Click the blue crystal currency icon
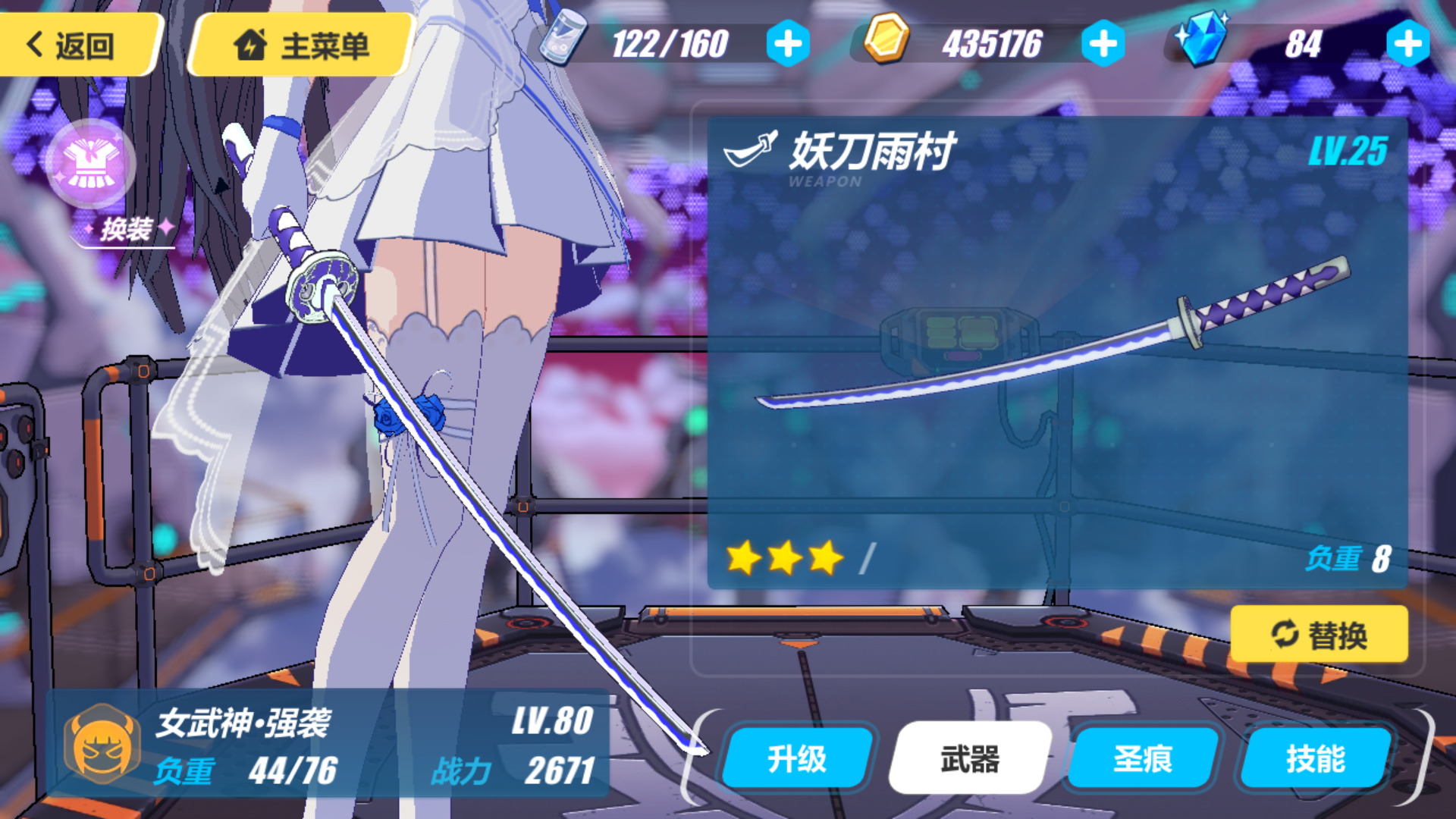1456x819 pixels. (1204, 39)
